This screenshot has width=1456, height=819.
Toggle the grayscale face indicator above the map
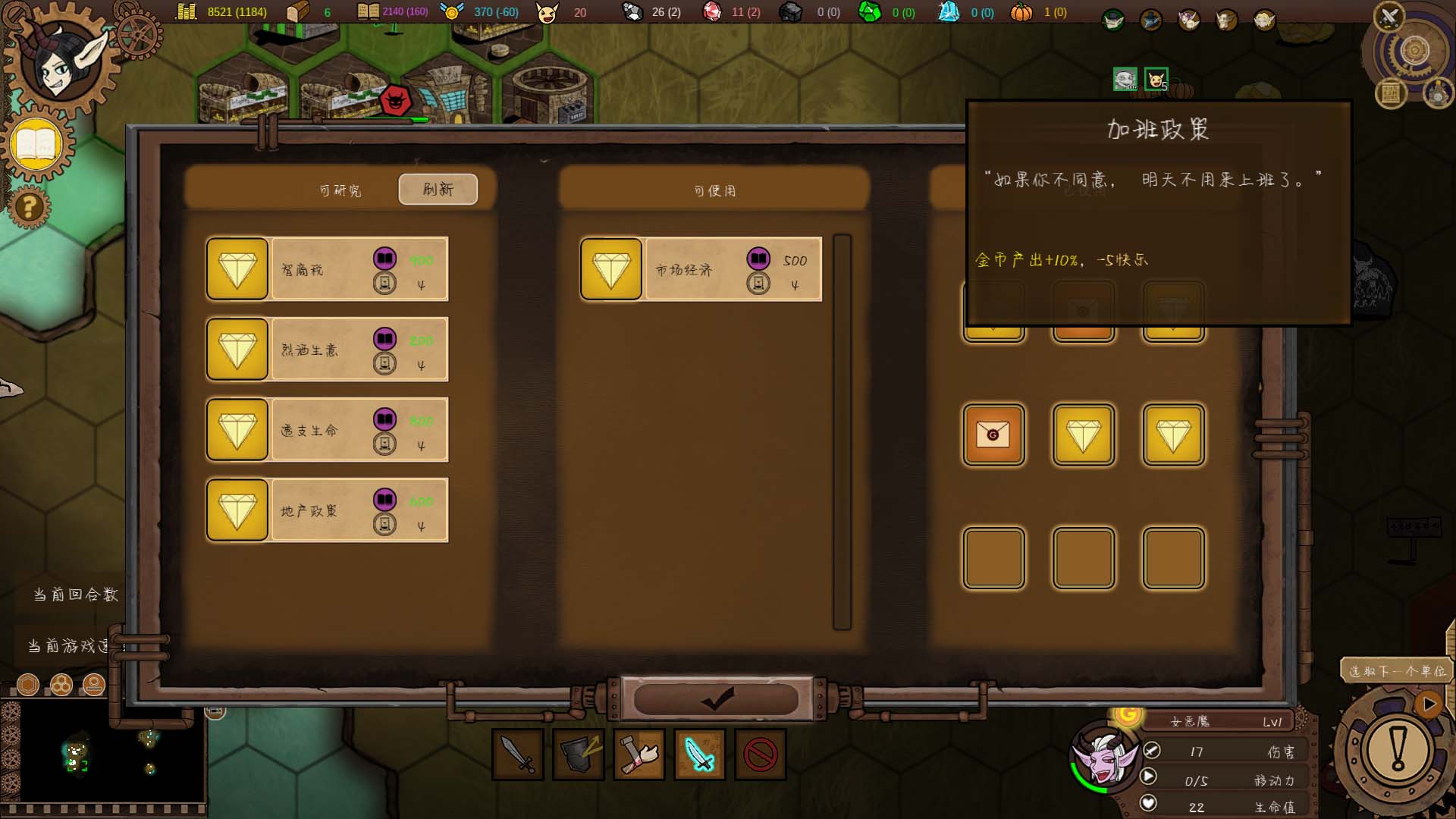[x=1125, y=78]
